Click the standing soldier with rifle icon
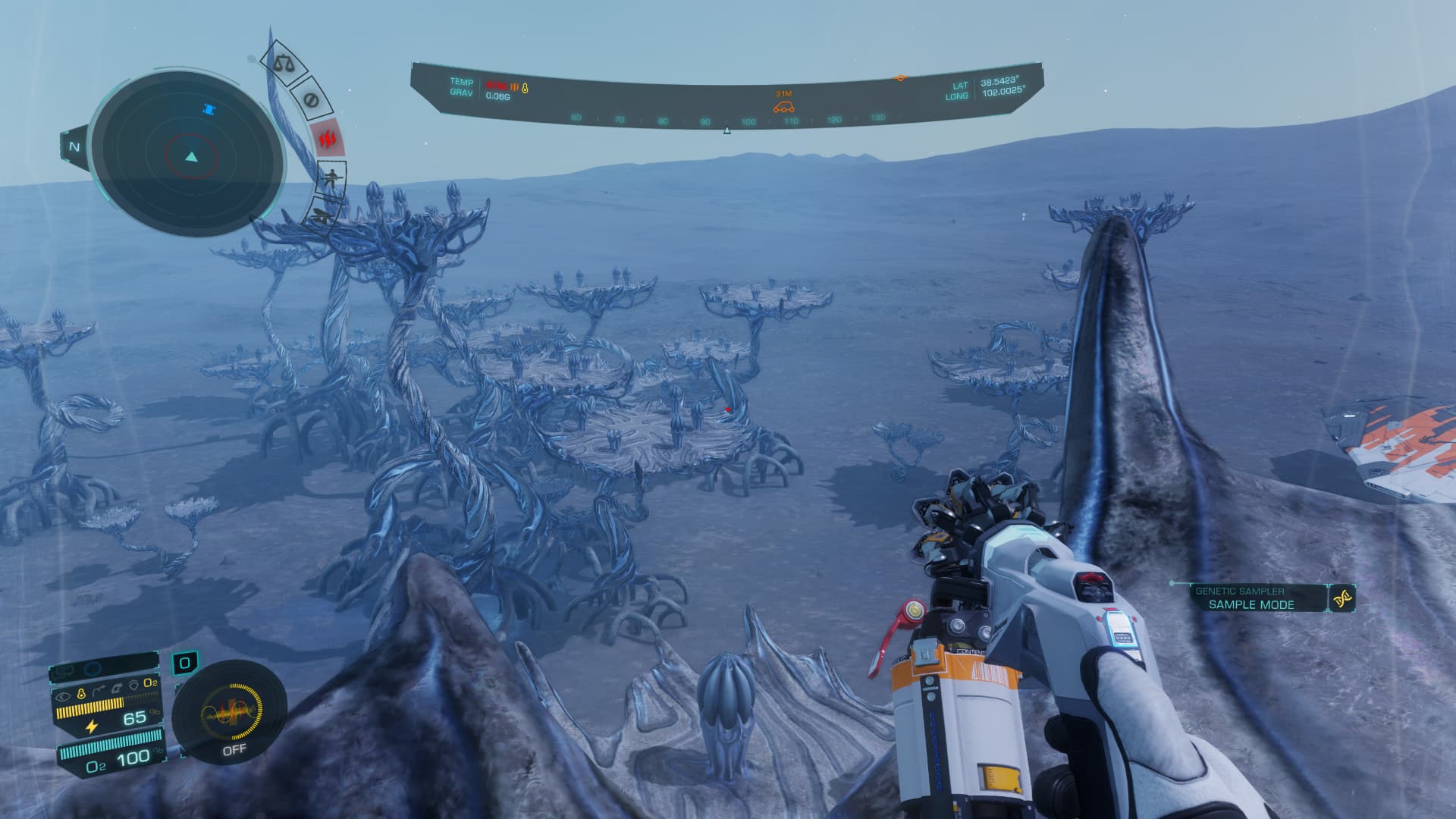Viewport: 1456px width, 819px height. (331, 179)
